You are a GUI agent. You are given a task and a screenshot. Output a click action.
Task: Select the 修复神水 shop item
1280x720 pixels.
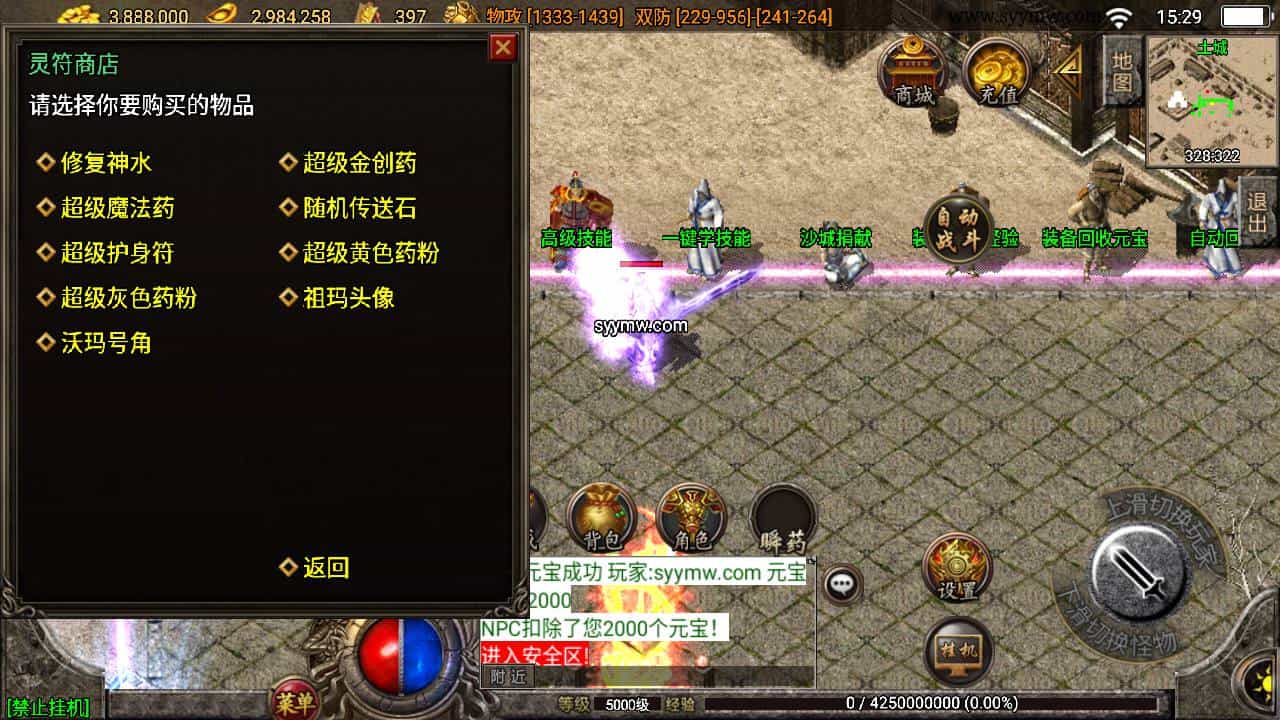tap(105, 163)
